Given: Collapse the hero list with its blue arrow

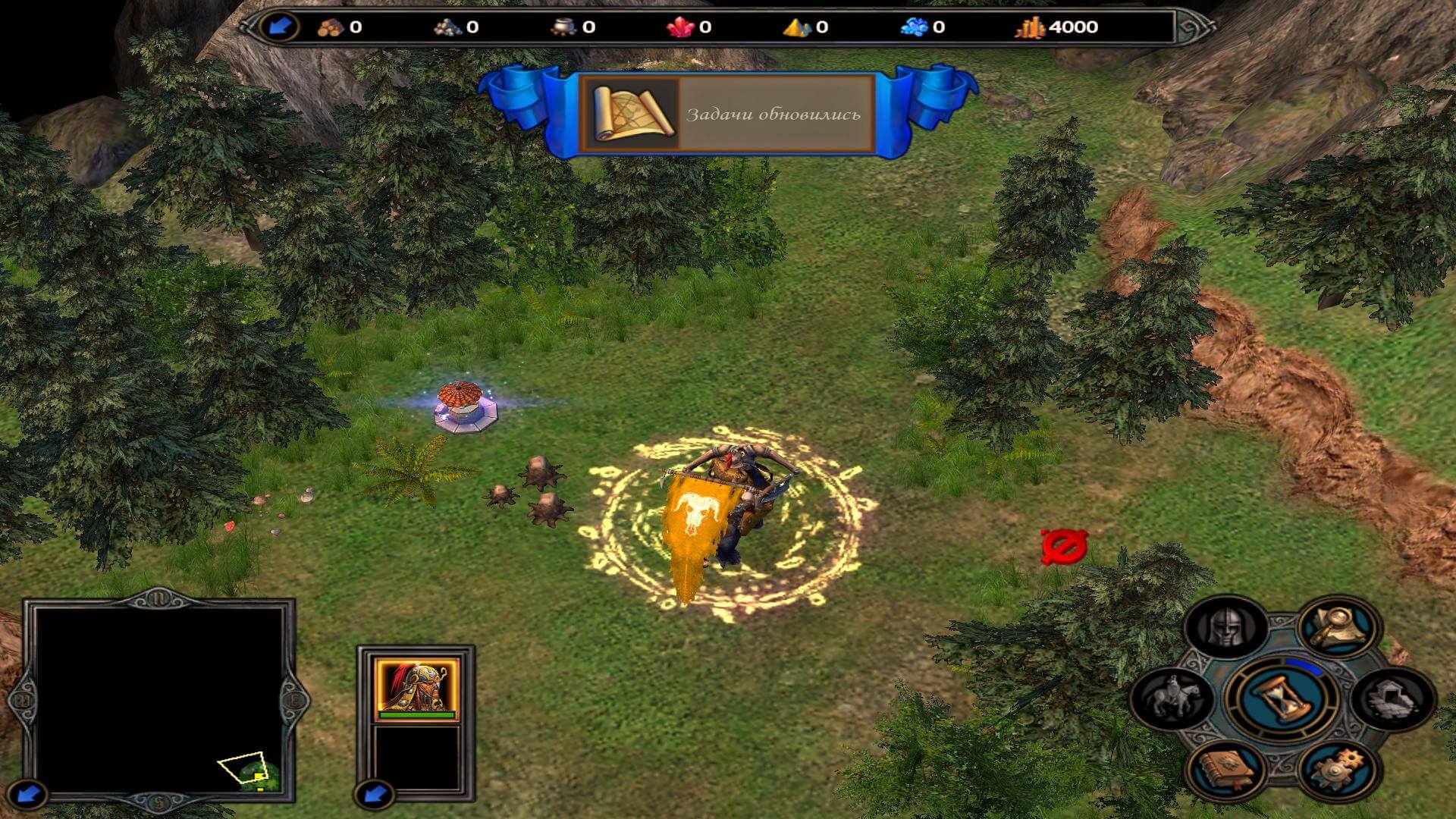Looking at the screenshot, I should tap(374, 794).
